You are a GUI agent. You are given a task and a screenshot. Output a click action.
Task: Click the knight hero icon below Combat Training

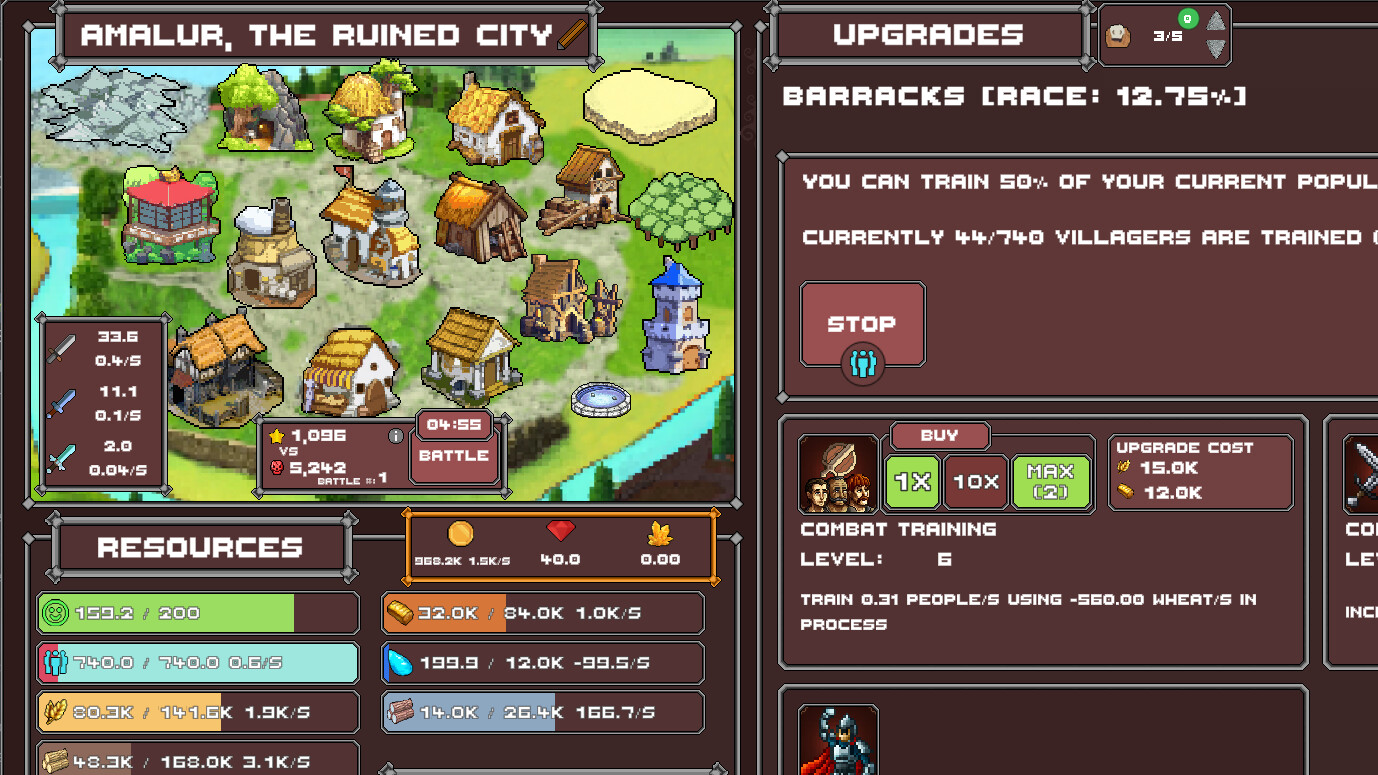(x=838, y=745)
